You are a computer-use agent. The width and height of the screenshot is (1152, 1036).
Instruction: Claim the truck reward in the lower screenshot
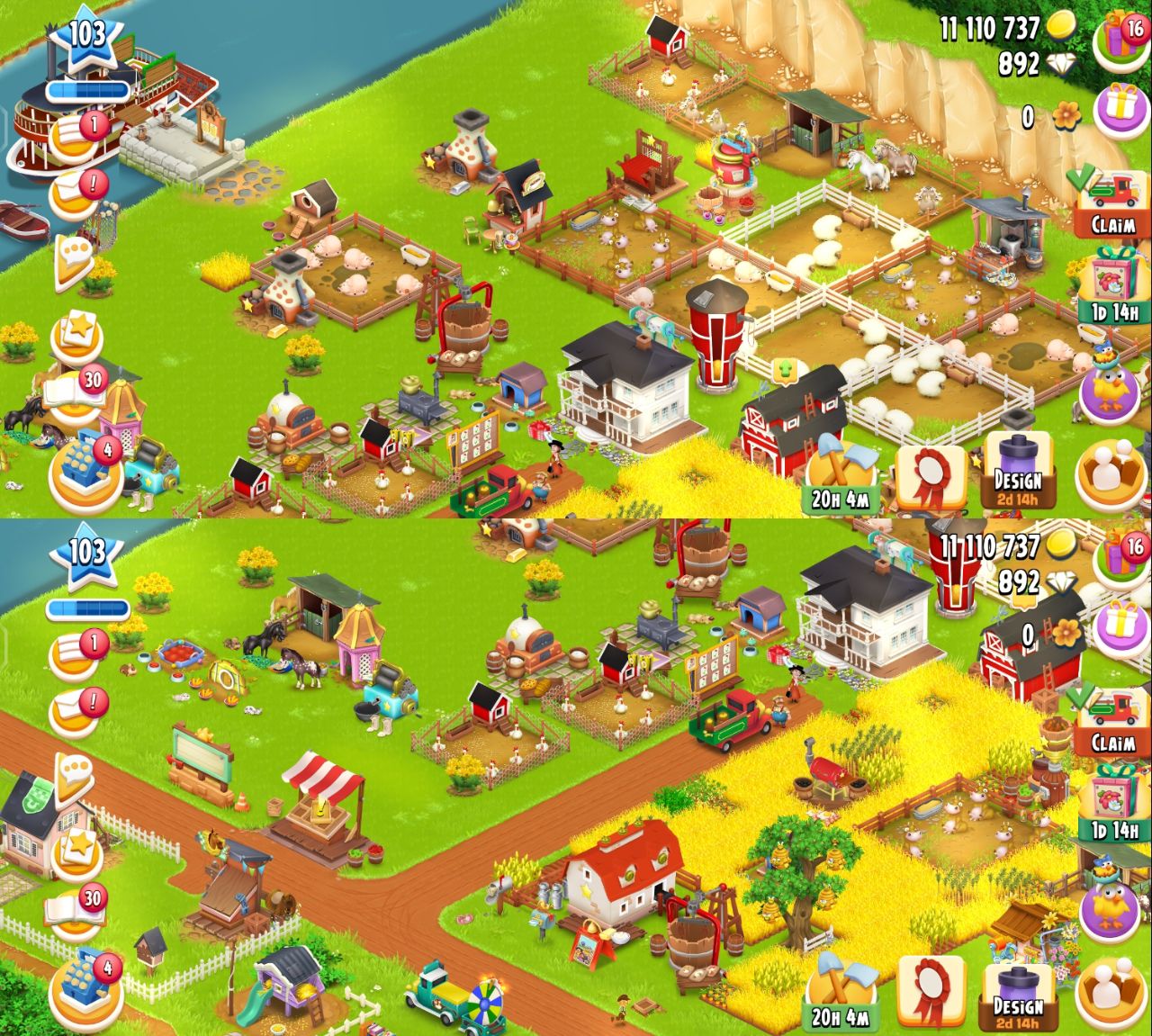tap(1112, 722)
